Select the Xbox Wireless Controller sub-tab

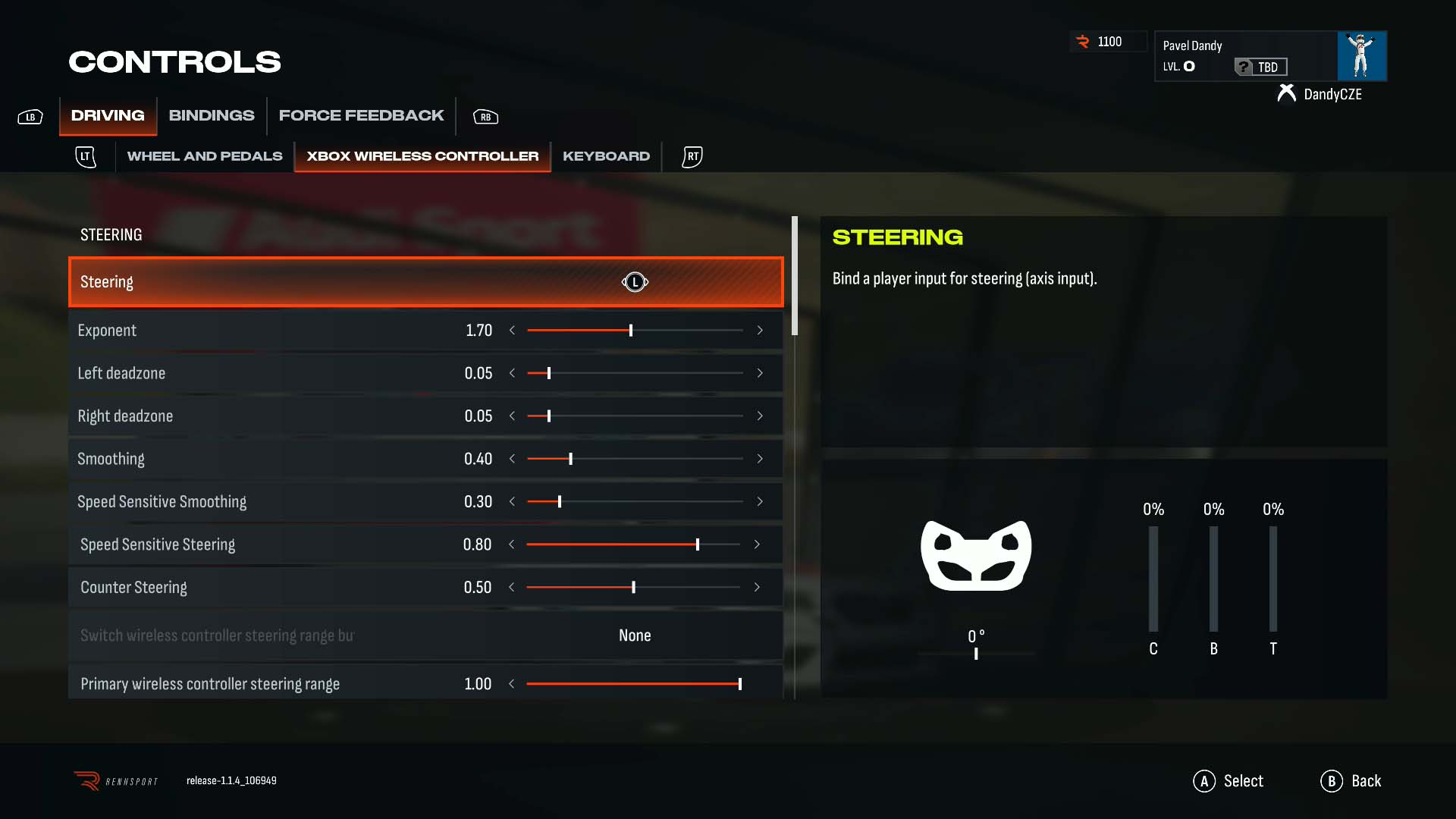pyautogui.click(x=422, y=156)
